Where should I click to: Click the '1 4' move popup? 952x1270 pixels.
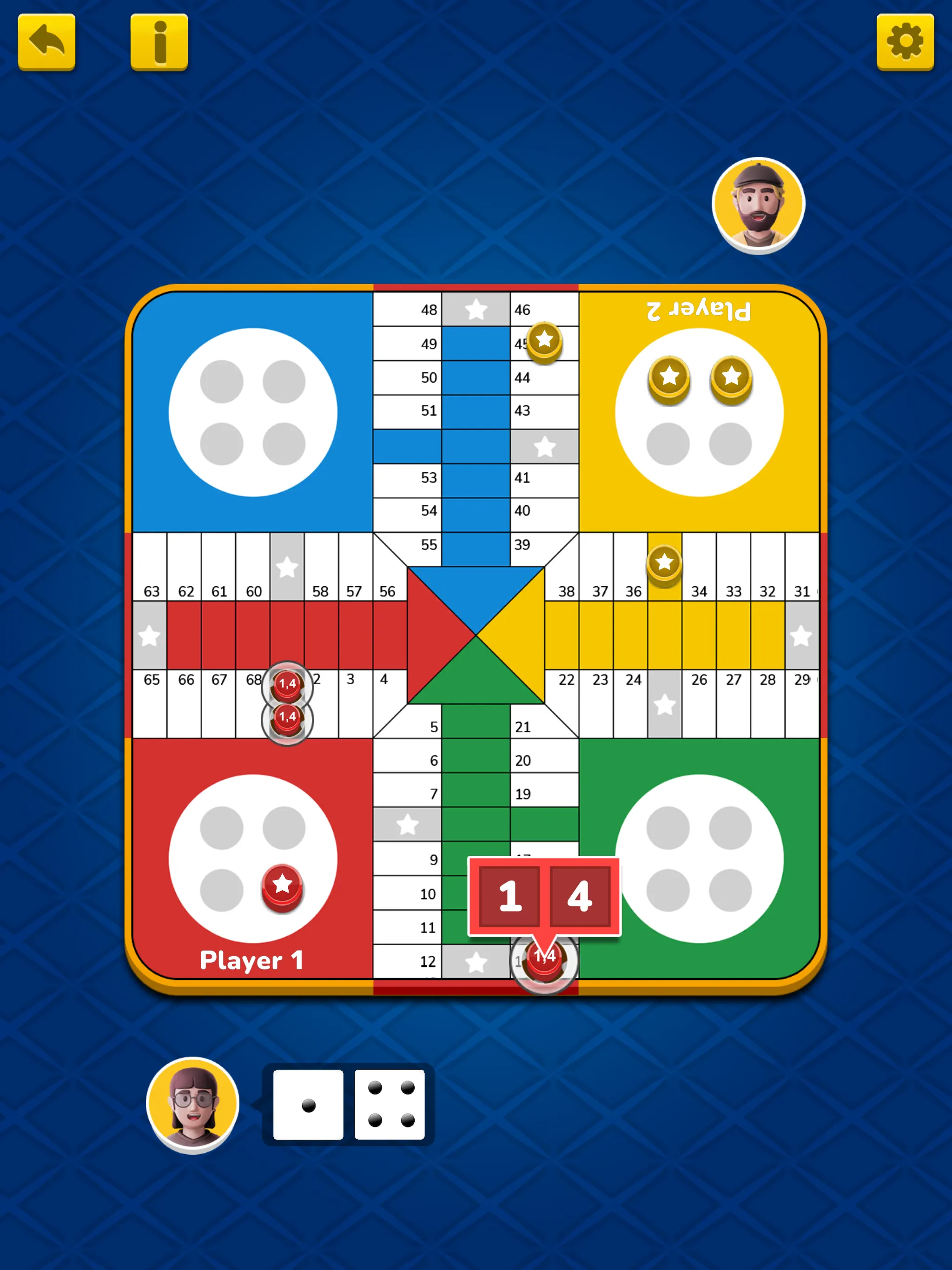click(544, 897)
